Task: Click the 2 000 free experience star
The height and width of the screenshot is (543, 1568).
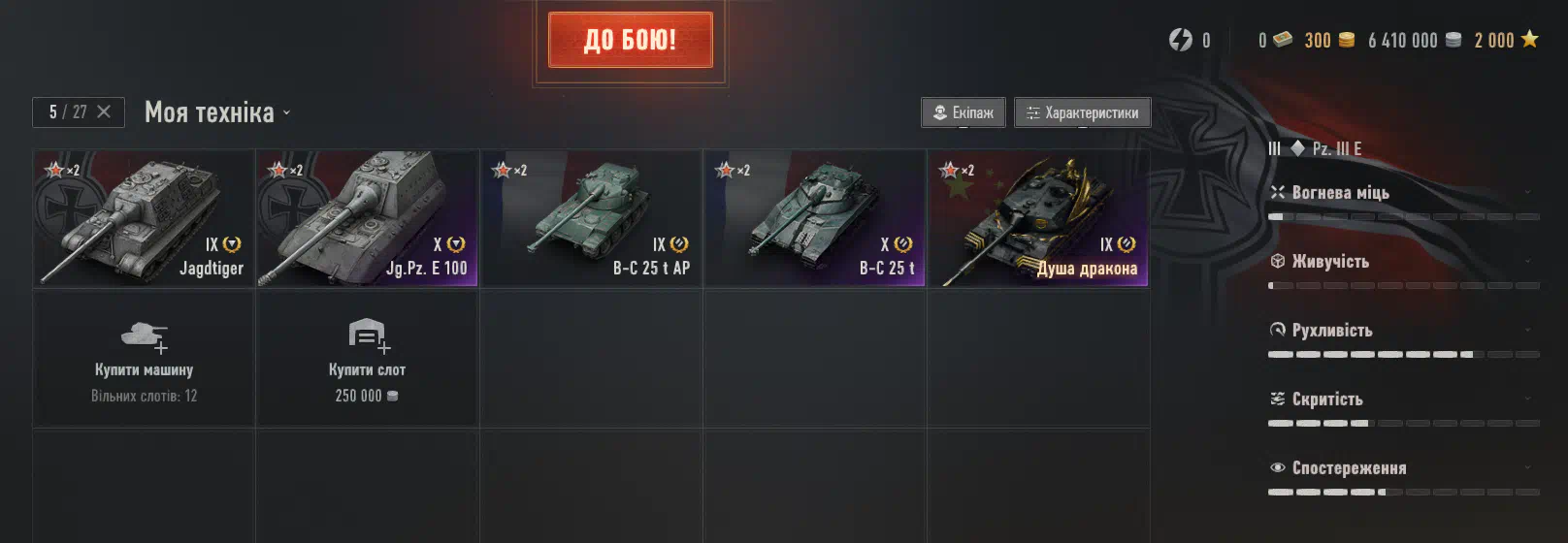Action: (x=1506, y=40)
